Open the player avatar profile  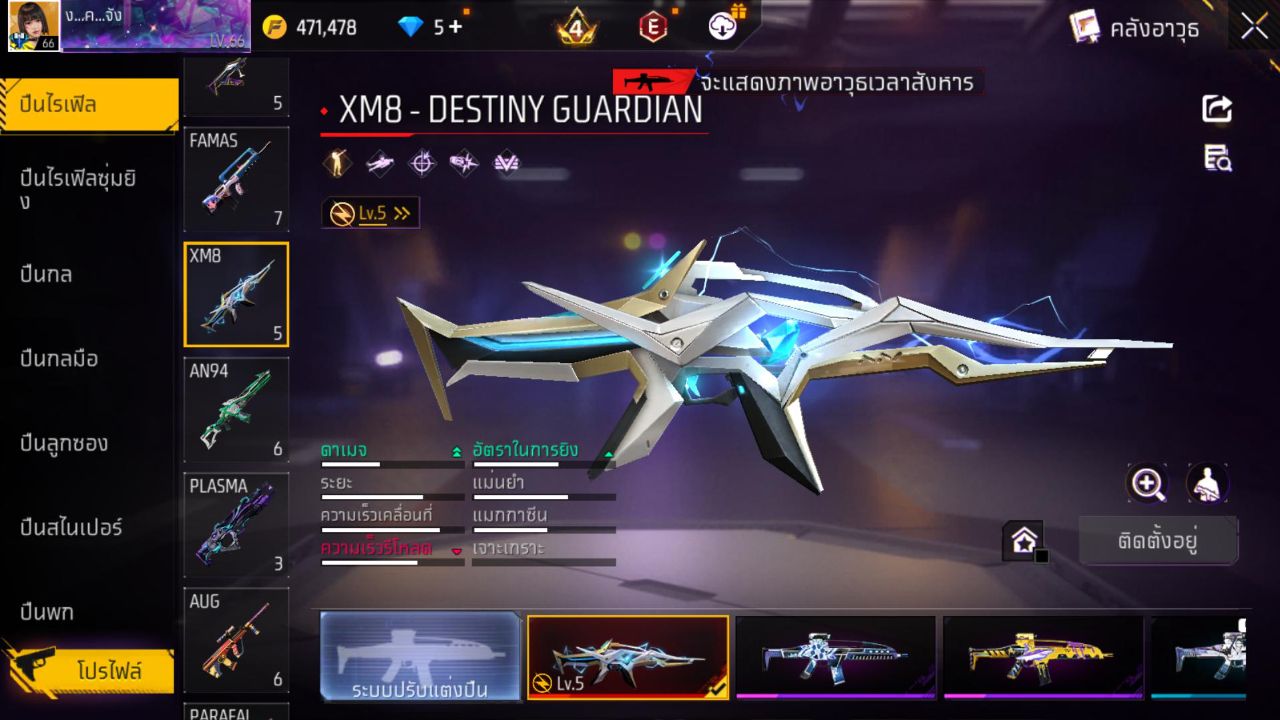pos(34,26)
